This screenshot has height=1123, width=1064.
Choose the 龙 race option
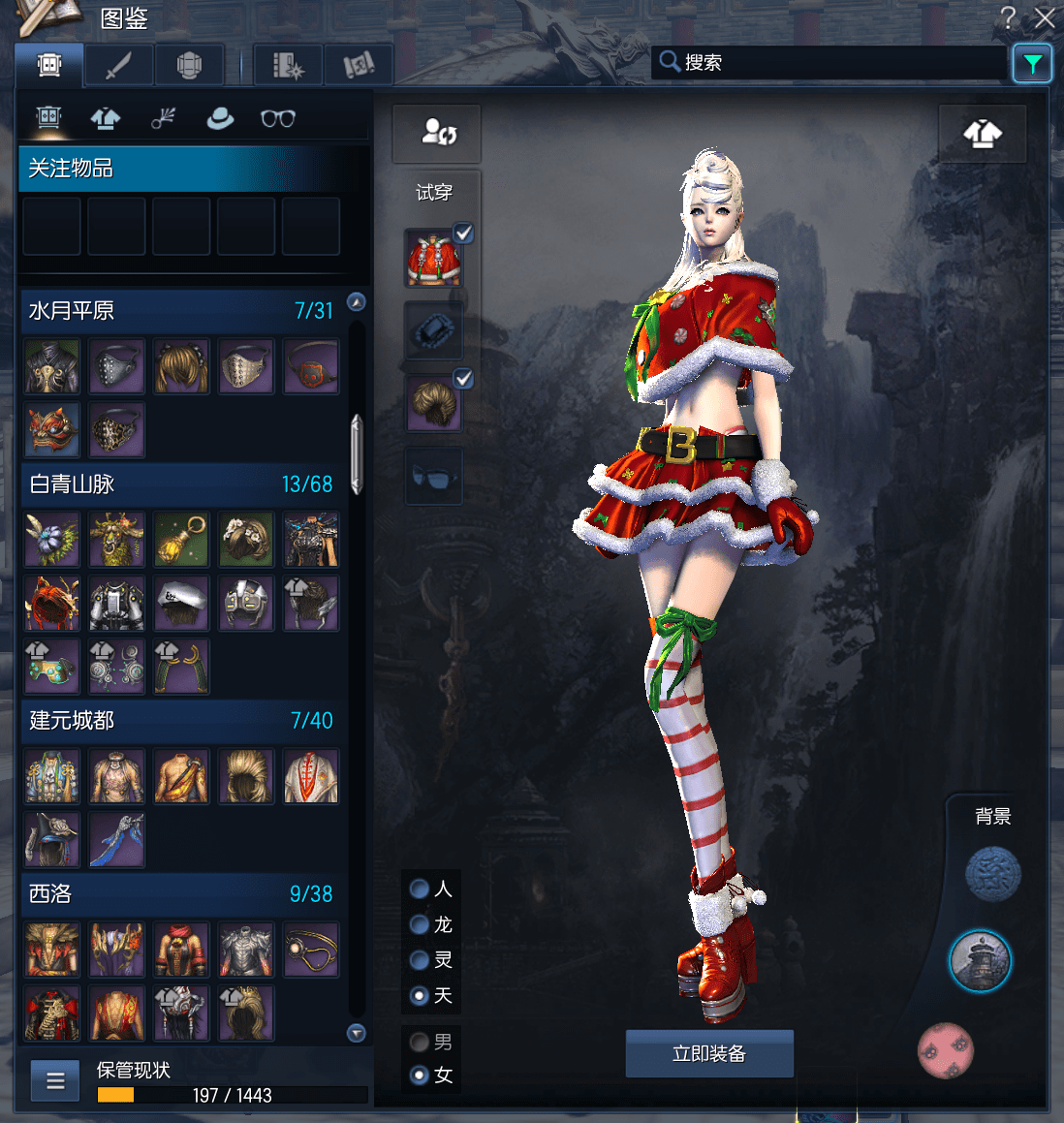[420, 924]
